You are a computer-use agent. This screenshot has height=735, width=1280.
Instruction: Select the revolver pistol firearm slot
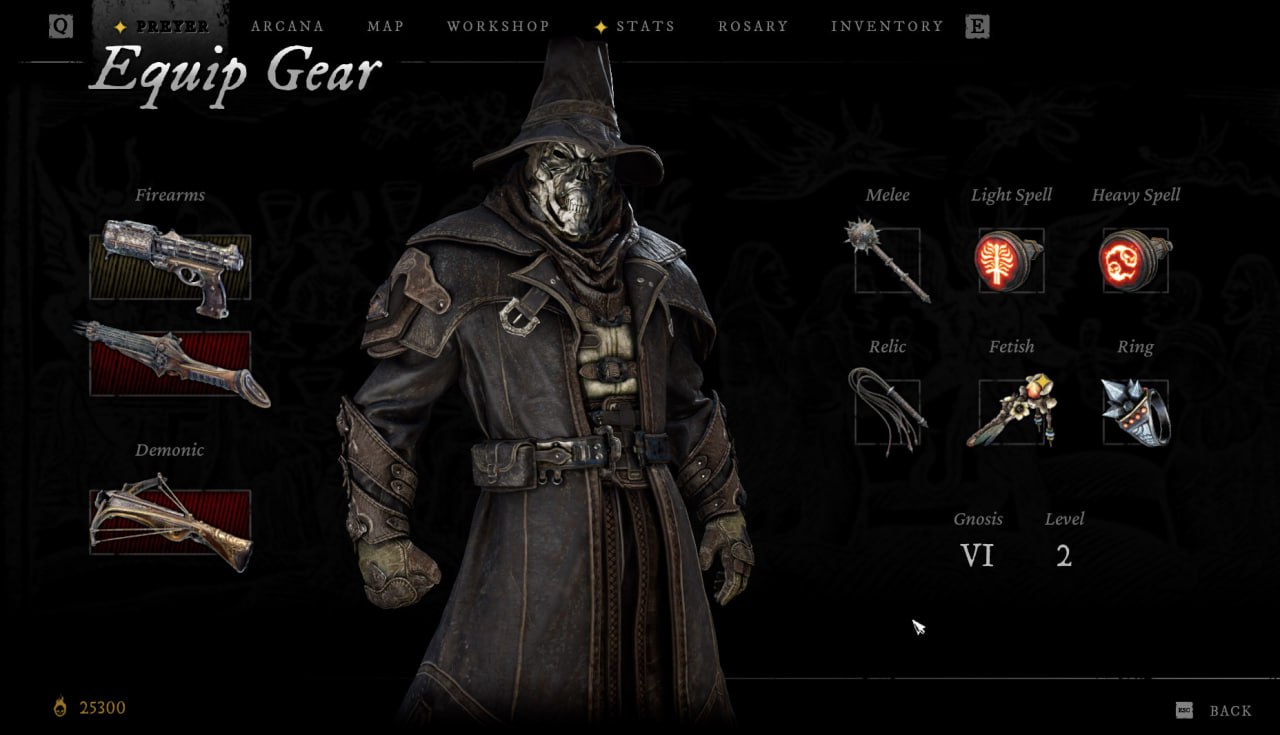coord(170,267)
